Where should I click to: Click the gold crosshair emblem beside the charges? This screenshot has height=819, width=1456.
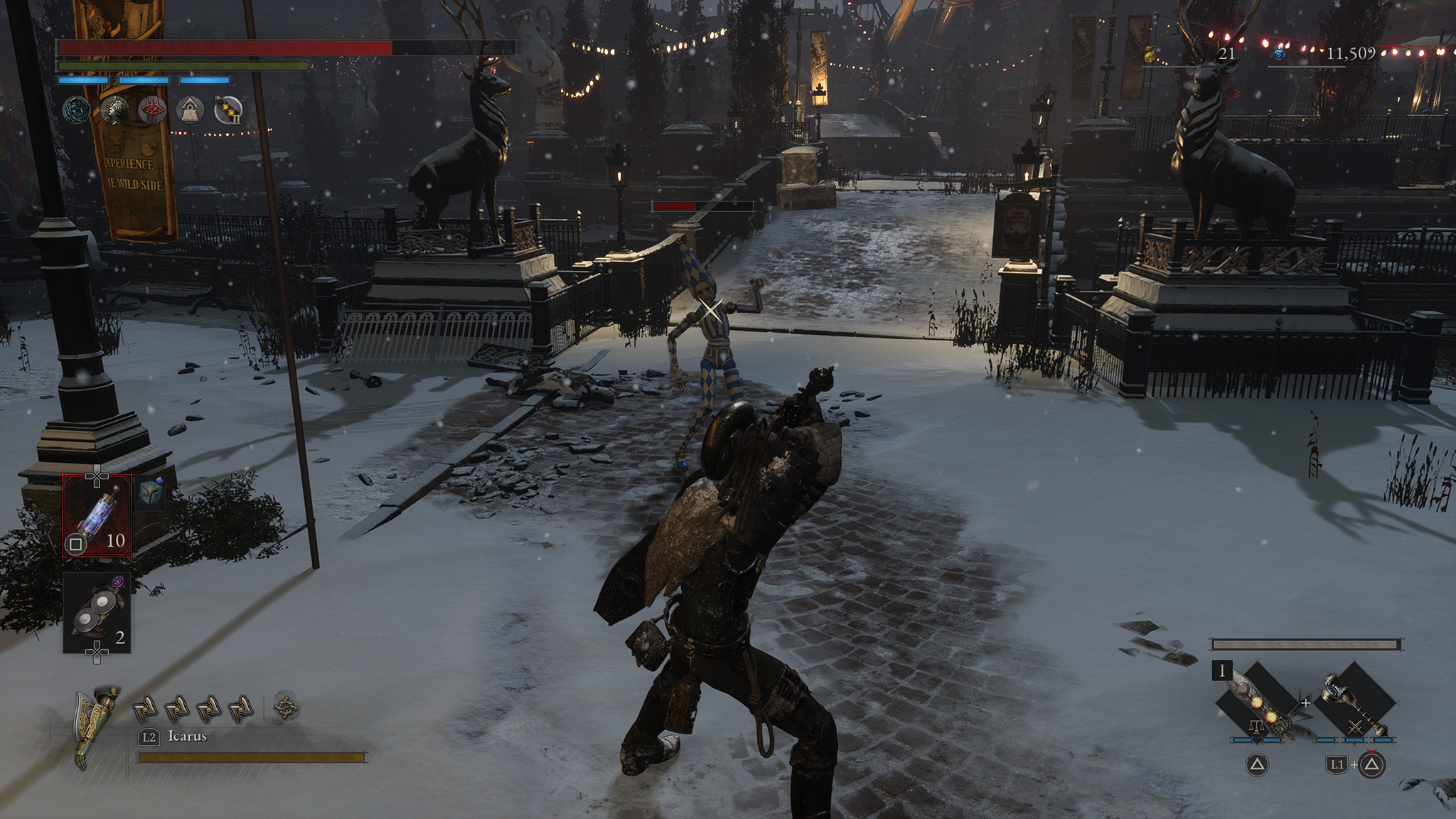(286, 707)
